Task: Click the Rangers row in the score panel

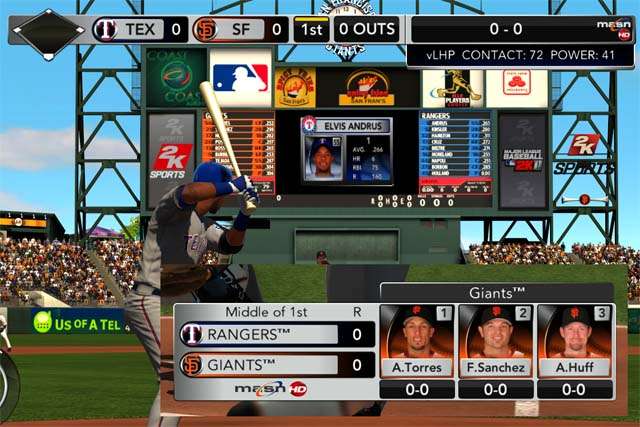Action: coord(275,334)
